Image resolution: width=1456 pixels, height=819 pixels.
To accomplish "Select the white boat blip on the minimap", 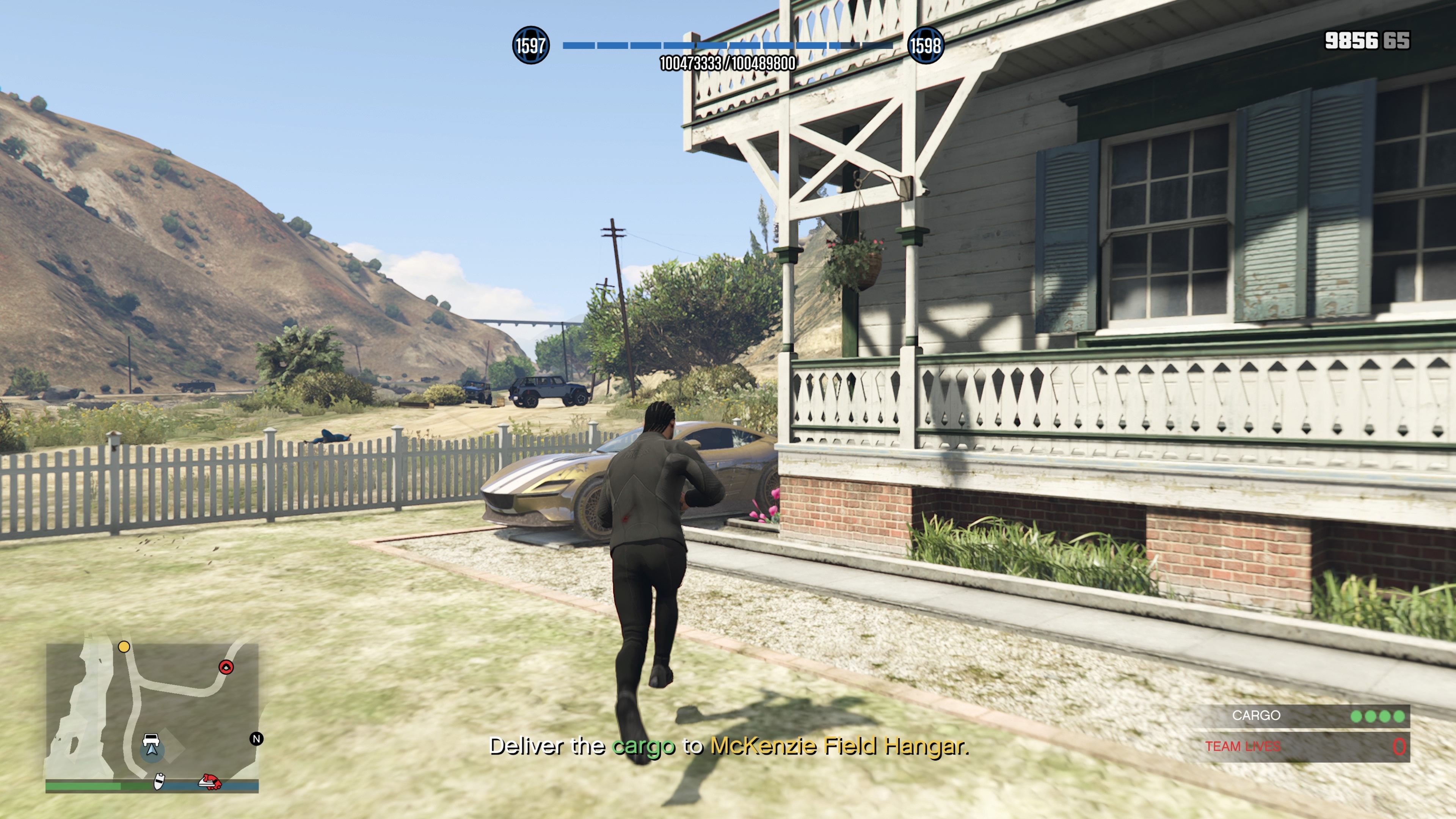I will tap(159, 782).
